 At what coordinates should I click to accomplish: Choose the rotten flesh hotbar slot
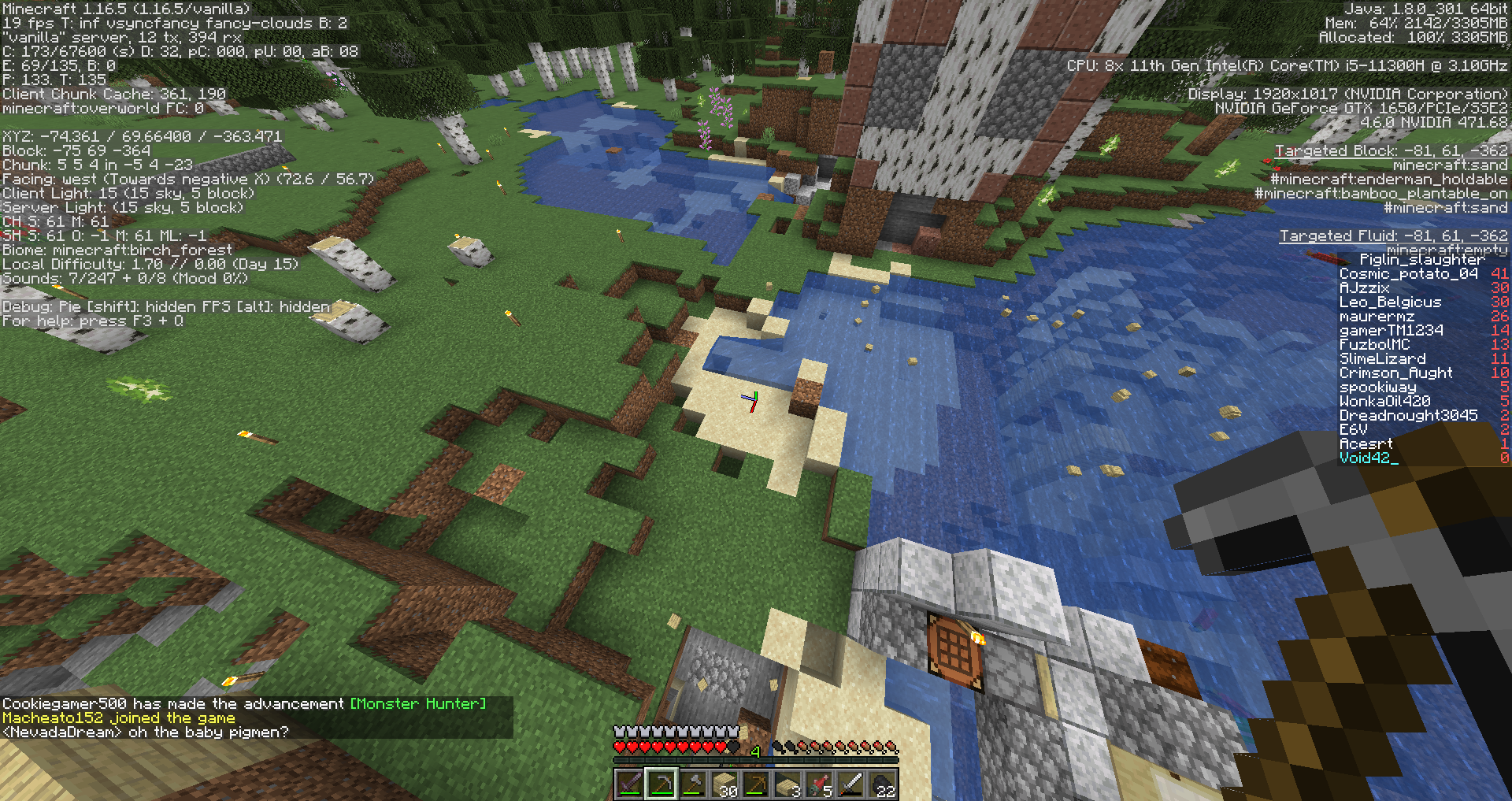(x=819, y=784)
